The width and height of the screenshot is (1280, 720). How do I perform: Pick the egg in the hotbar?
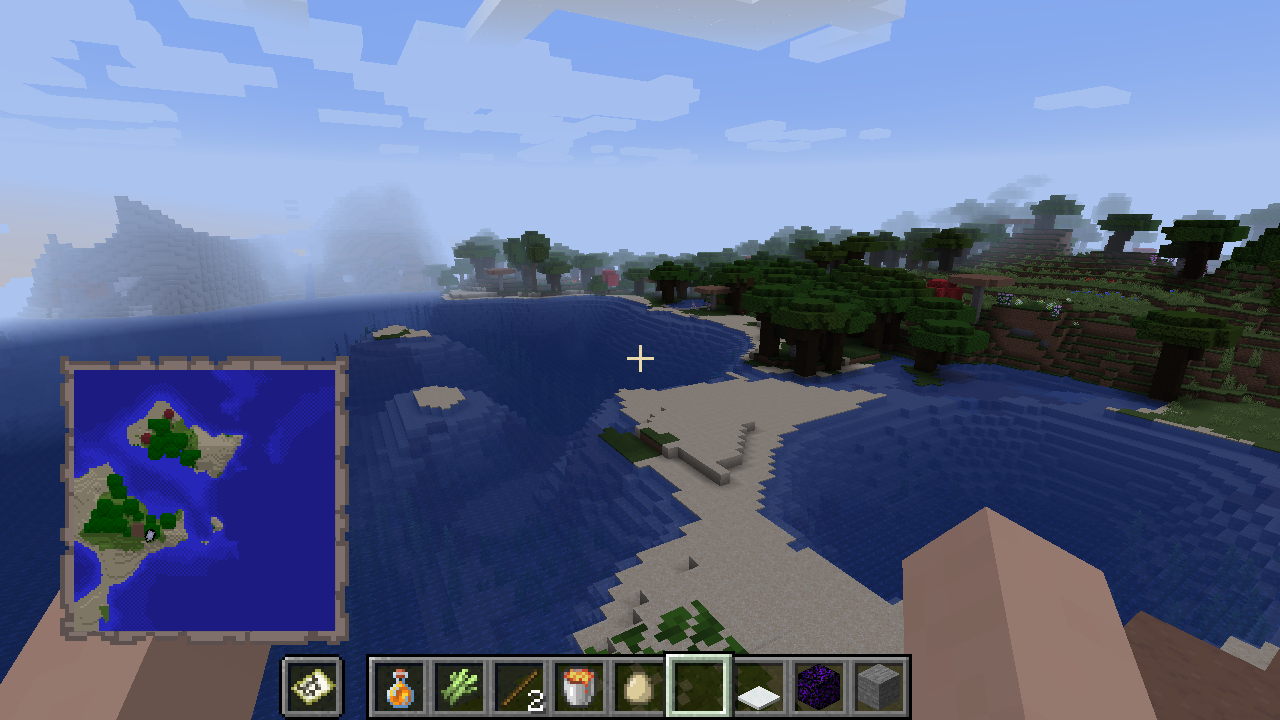[x=640, y=687]
